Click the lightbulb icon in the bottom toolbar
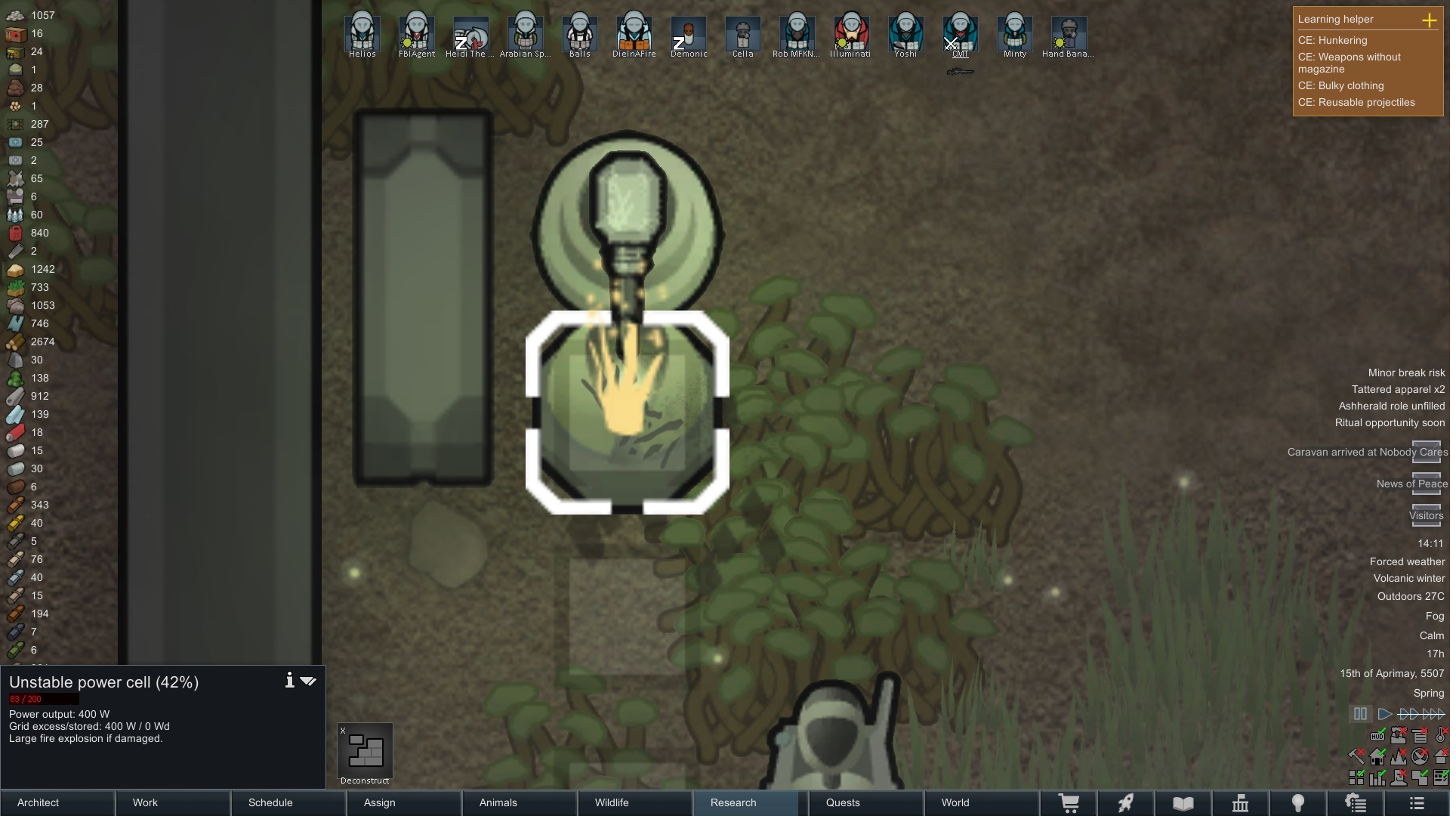1456x816 pixels. click(x=1297, y=802)
